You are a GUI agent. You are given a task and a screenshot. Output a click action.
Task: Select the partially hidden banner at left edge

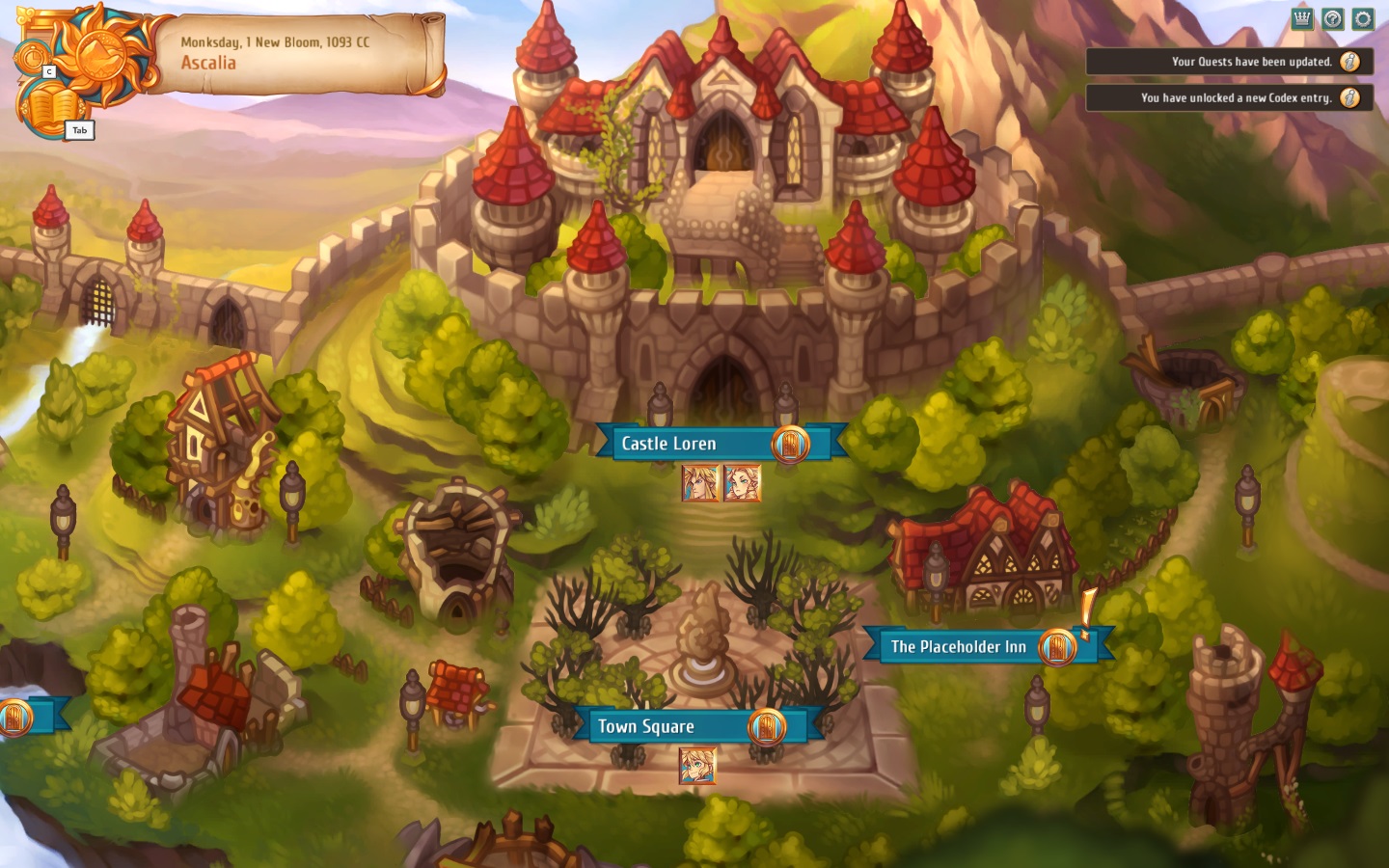pos(27,717)
